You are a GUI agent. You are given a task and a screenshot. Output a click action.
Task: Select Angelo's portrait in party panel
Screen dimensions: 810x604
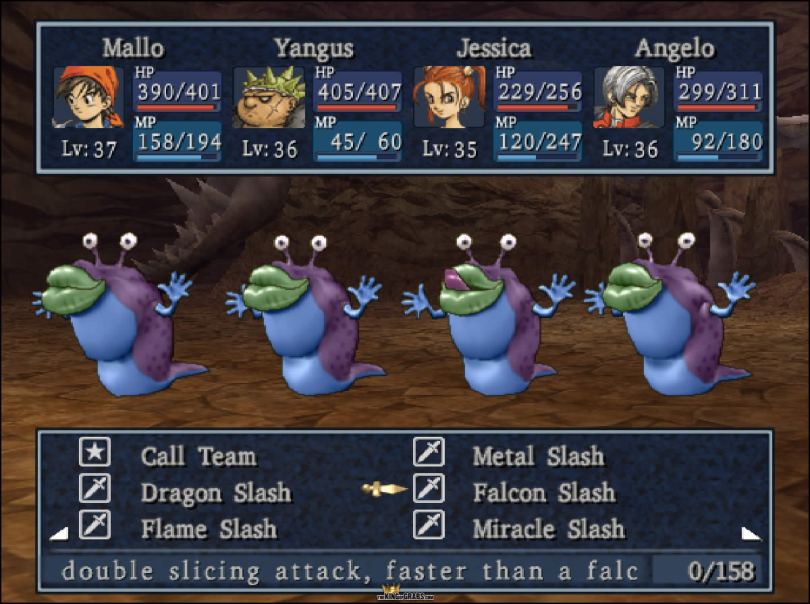[629, 97]
